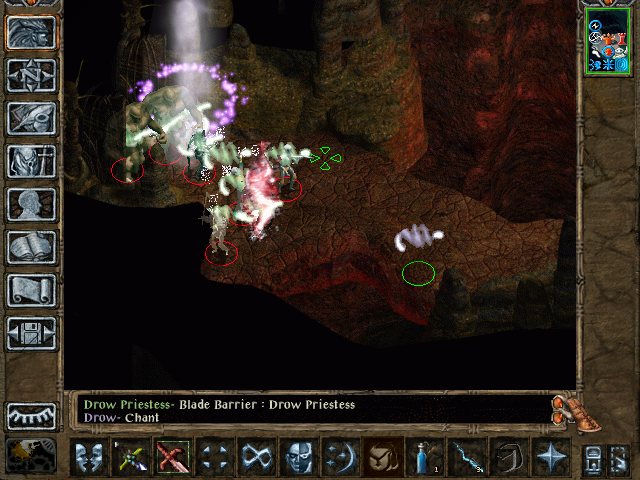Activate the four arrows icon
The width and height of the screenshot is (640, 480).
tap(214, 457)
